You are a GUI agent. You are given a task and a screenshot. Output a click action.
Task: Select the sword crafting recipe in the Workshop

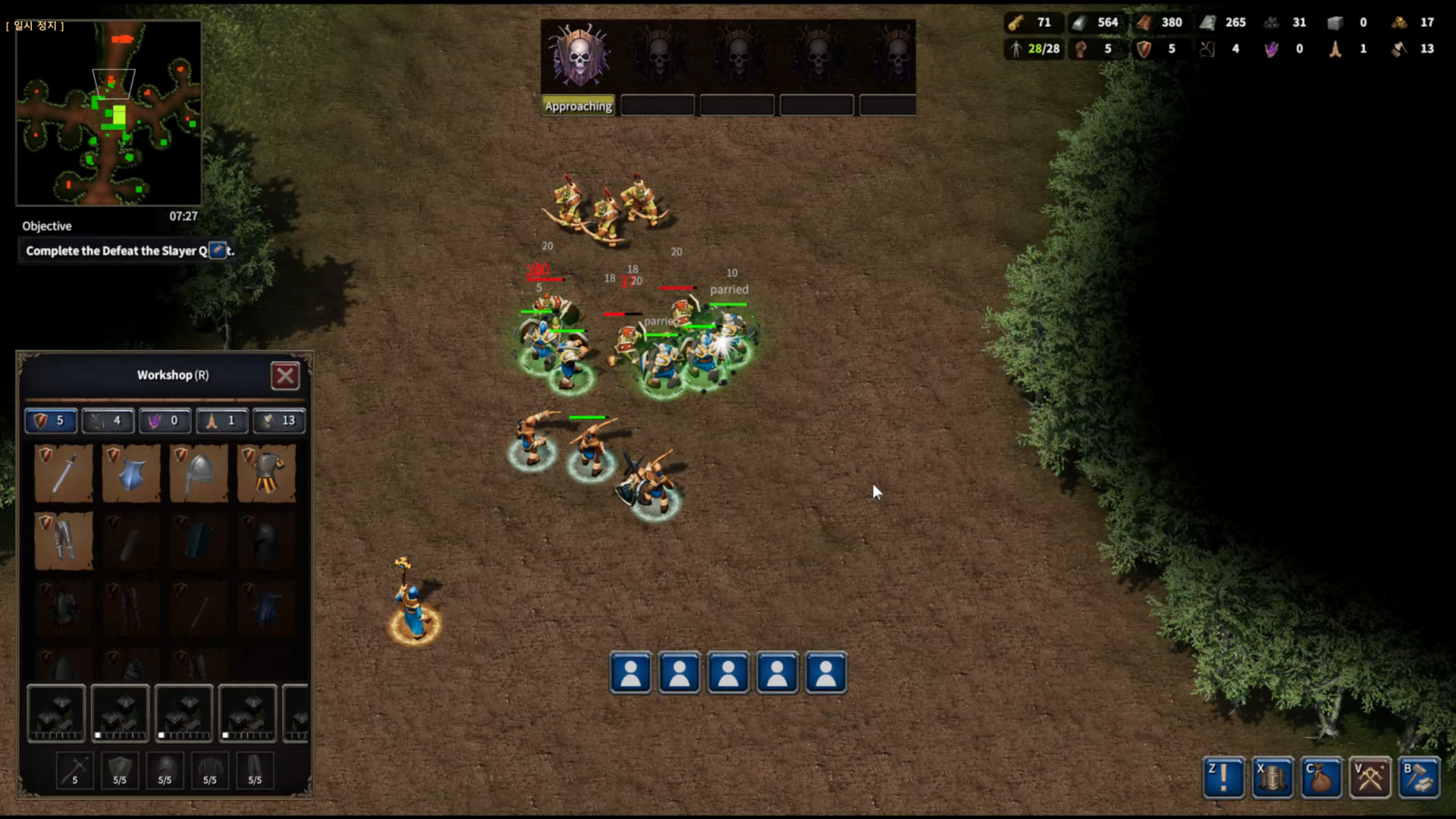pyautogui.click(x=64, y=473)
